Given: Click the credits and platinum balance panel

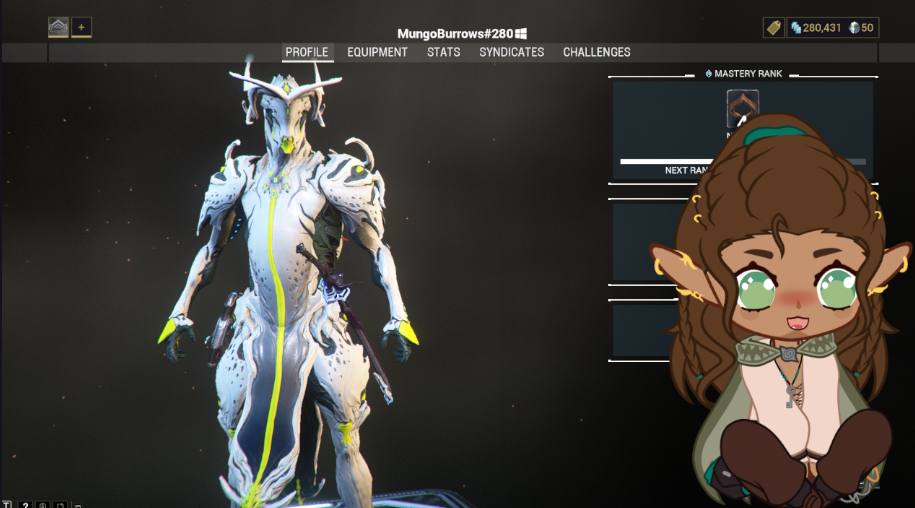Looking at the screenshot, I should pyautogui.click(x=832, y=28).
